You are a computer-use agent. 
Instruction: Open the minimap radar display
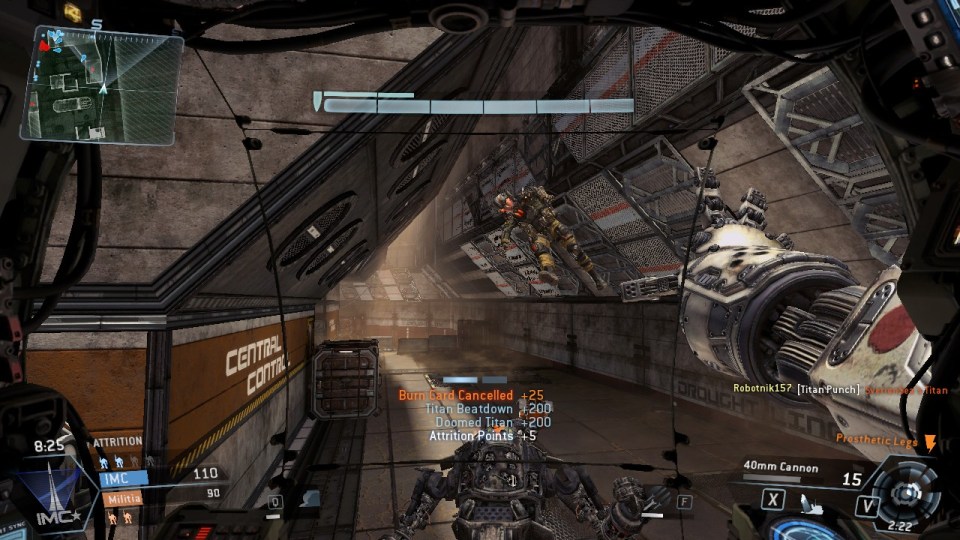tap(102, 86)
